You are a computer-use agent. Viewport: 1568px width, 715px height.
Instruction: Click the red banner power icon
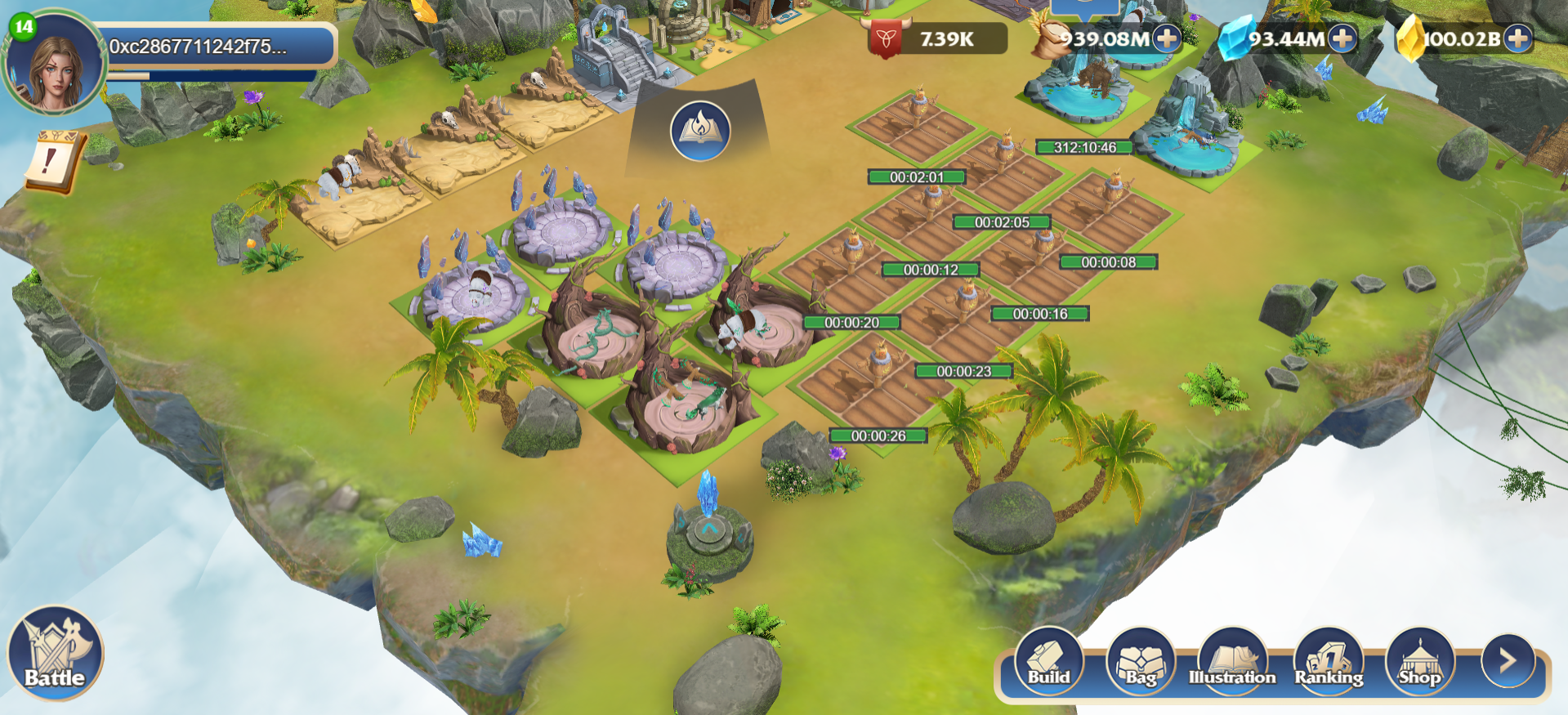click(886, 38)
